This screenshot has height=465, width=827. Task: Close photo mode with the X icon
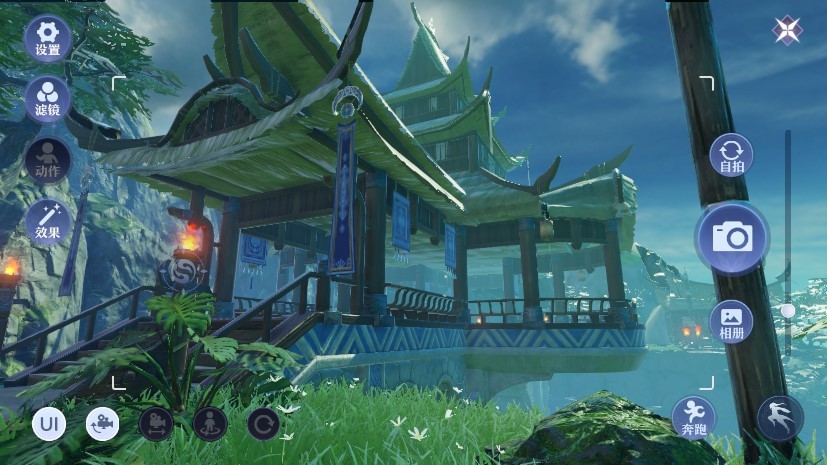pos(788,30)
